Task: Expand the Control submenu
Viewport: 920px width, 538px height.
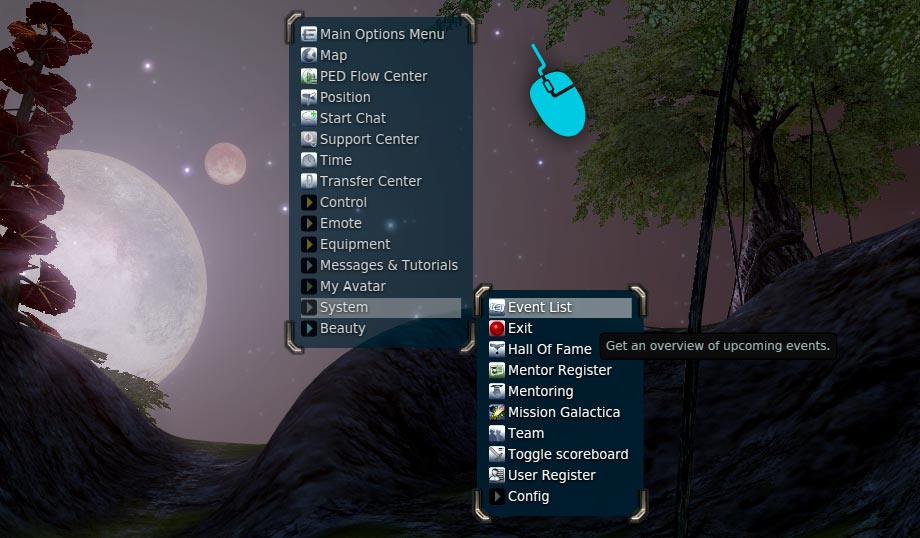Action: pos(343,202)
